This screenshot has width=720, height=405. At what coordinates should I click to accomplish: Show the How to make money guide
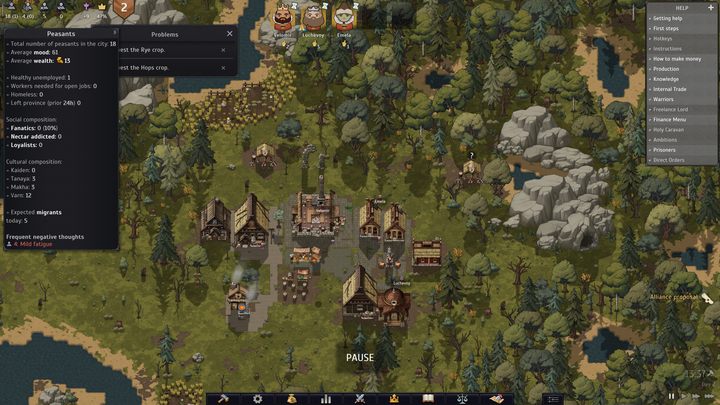click(676, 59)
